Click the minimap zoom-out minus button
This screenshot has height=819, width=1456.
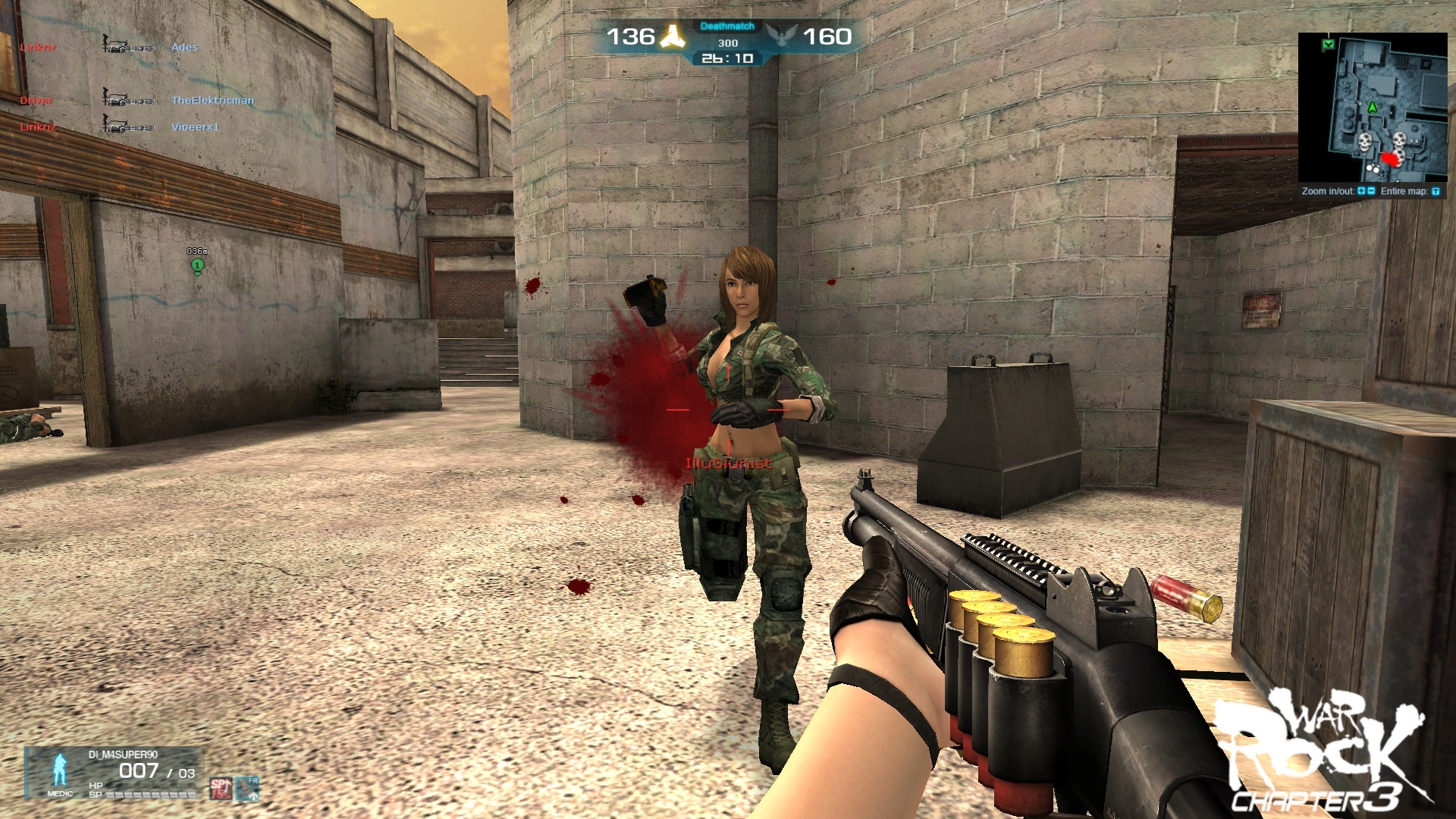point(1371,191)
